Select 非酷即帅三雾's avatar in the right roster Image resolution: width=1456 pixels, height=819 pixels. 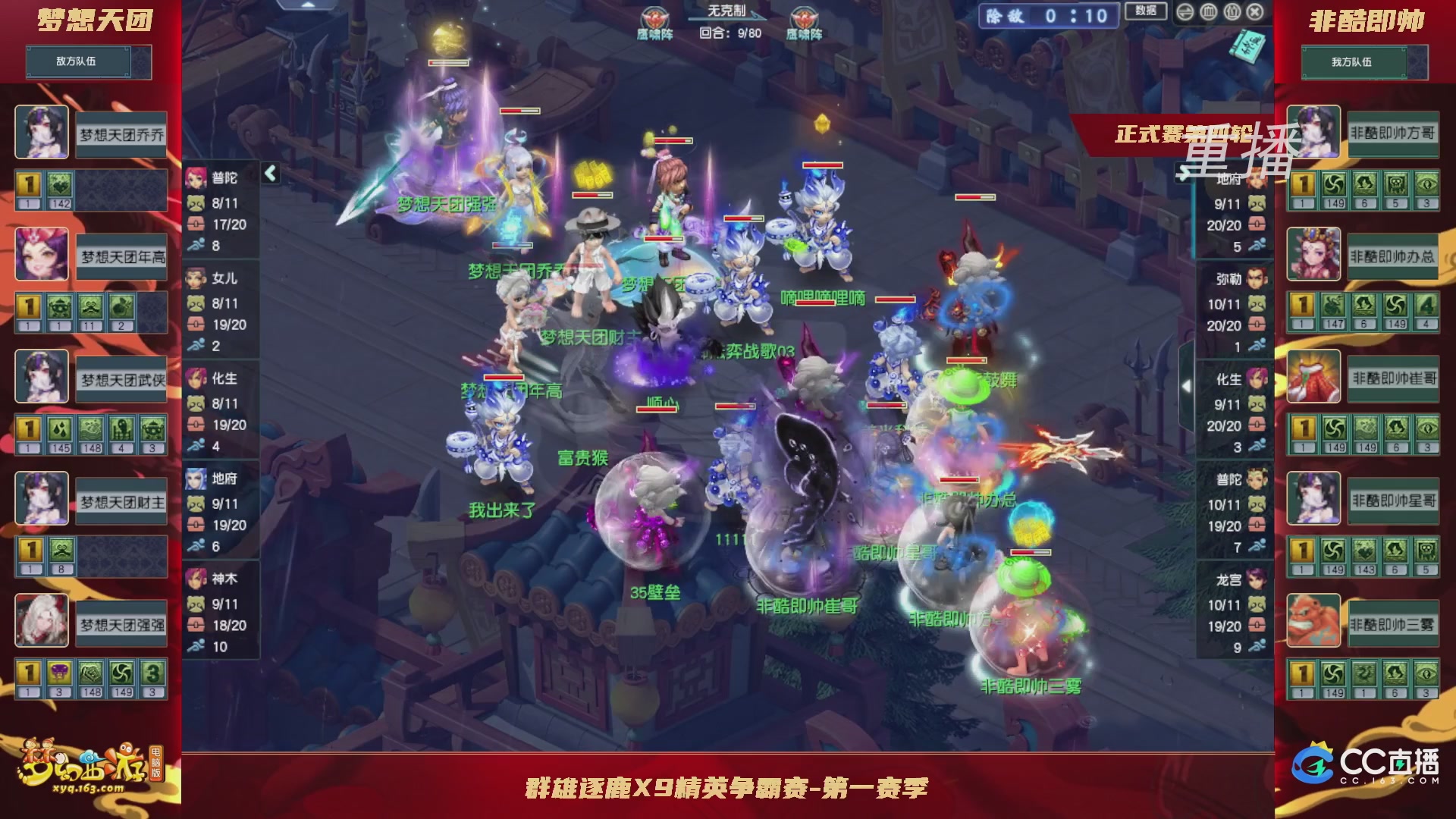pos(1314,620)
